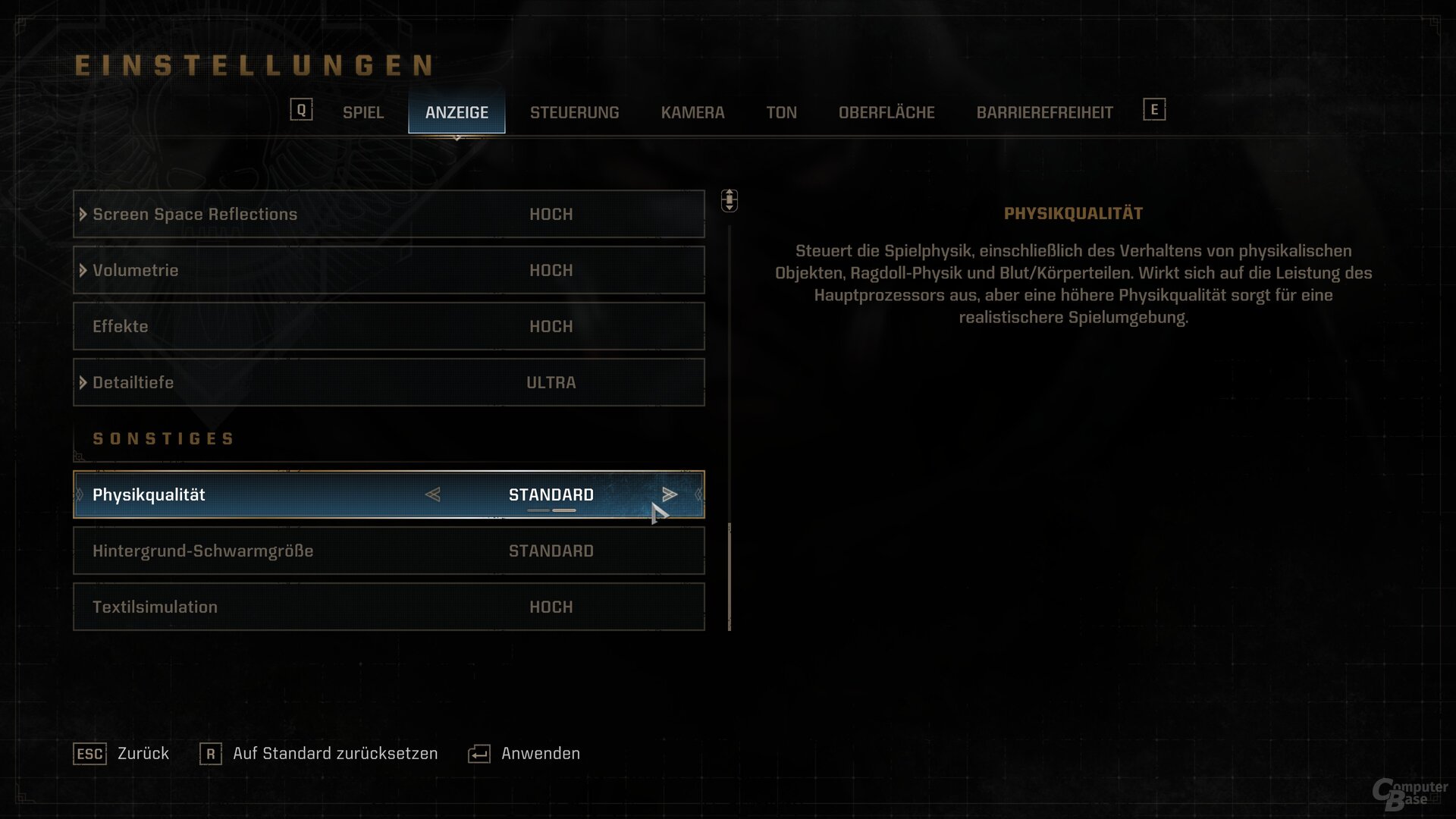Expand the Volumetrie setting
Screen dimensions: 1456x819
[x=83, y=271]
